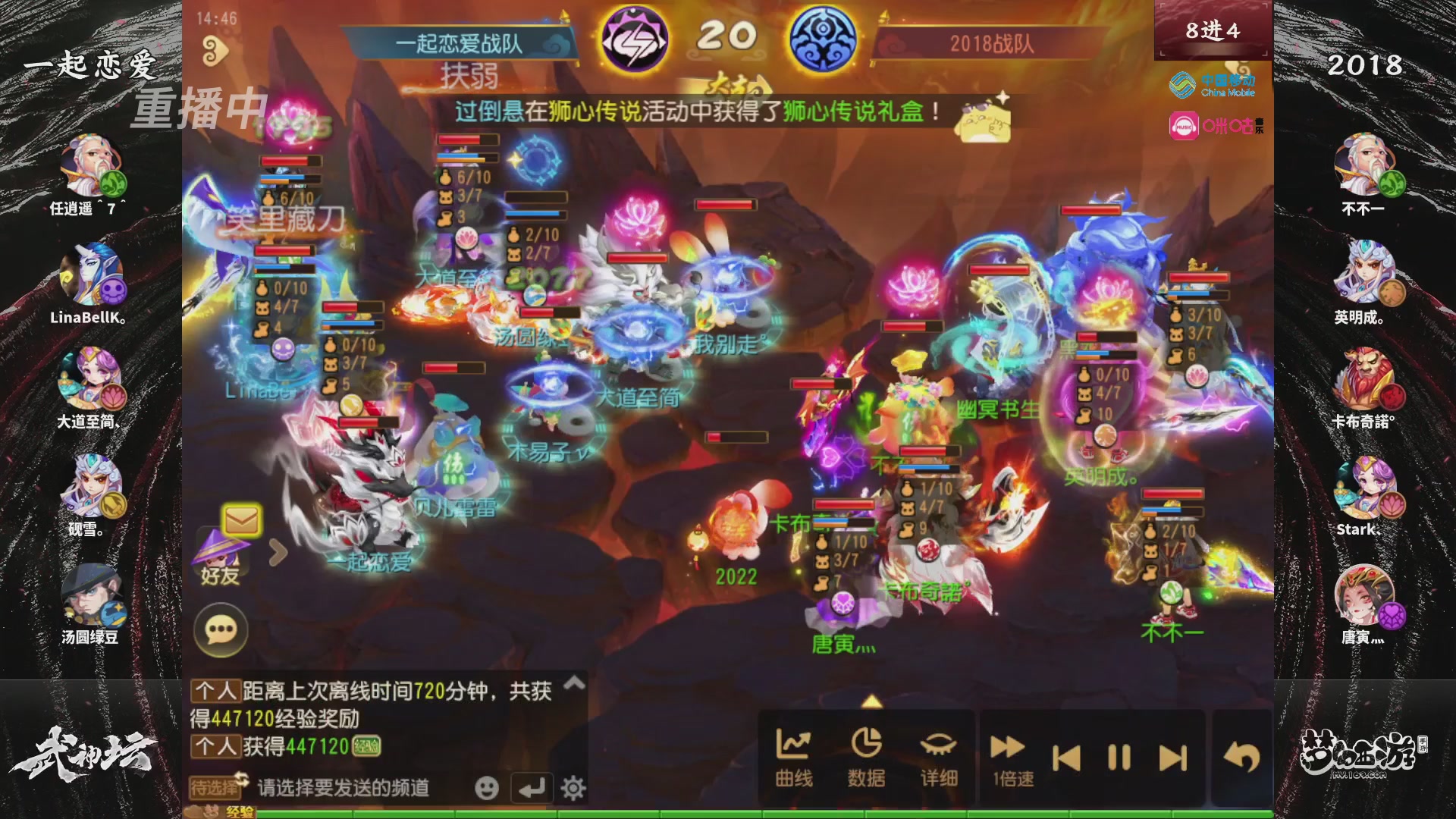Open the 数据 data pie chart panel
1456x819 pixels.
867,755
